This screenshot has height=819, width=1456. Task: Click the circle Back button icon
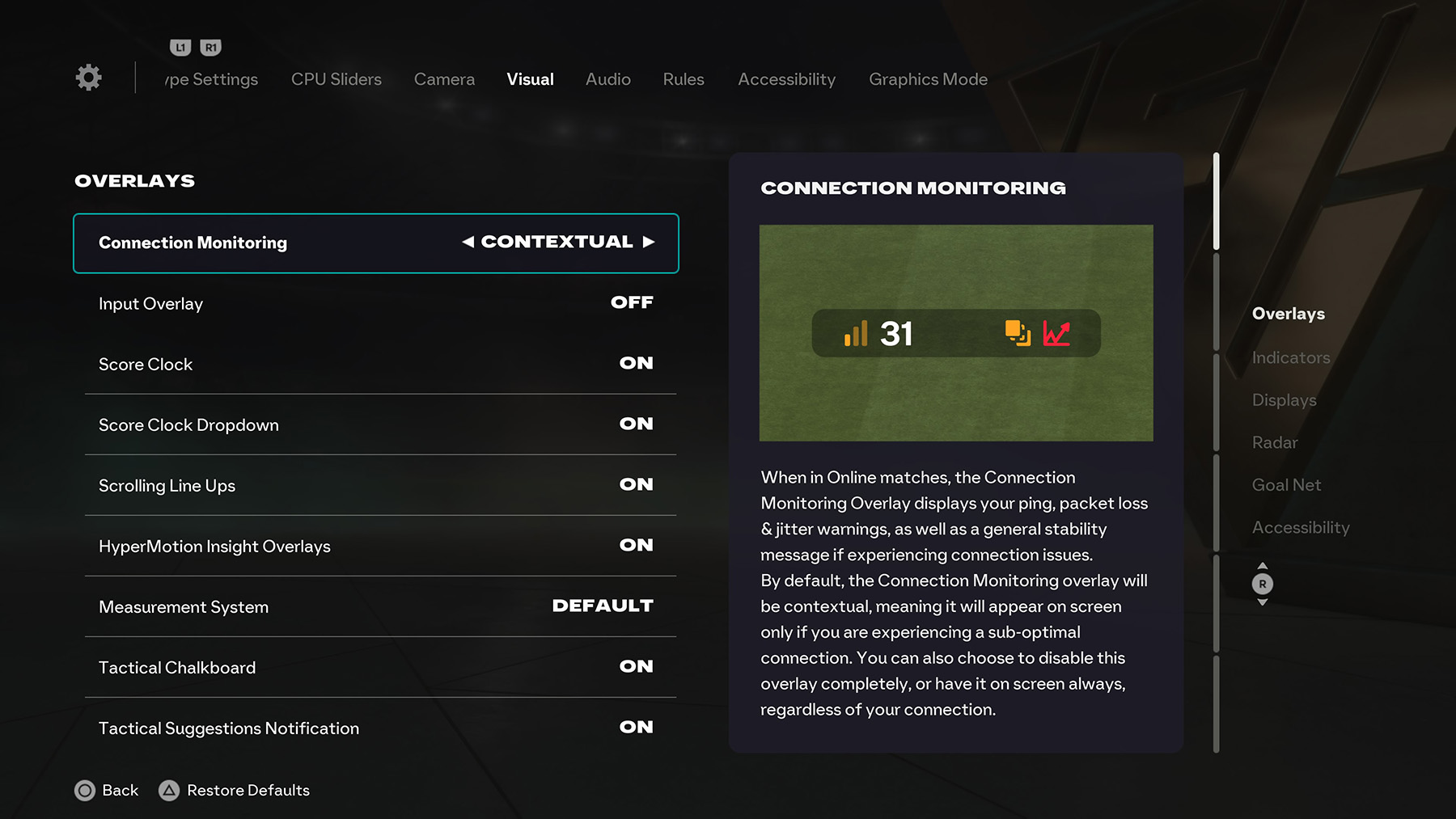[85, 791]
